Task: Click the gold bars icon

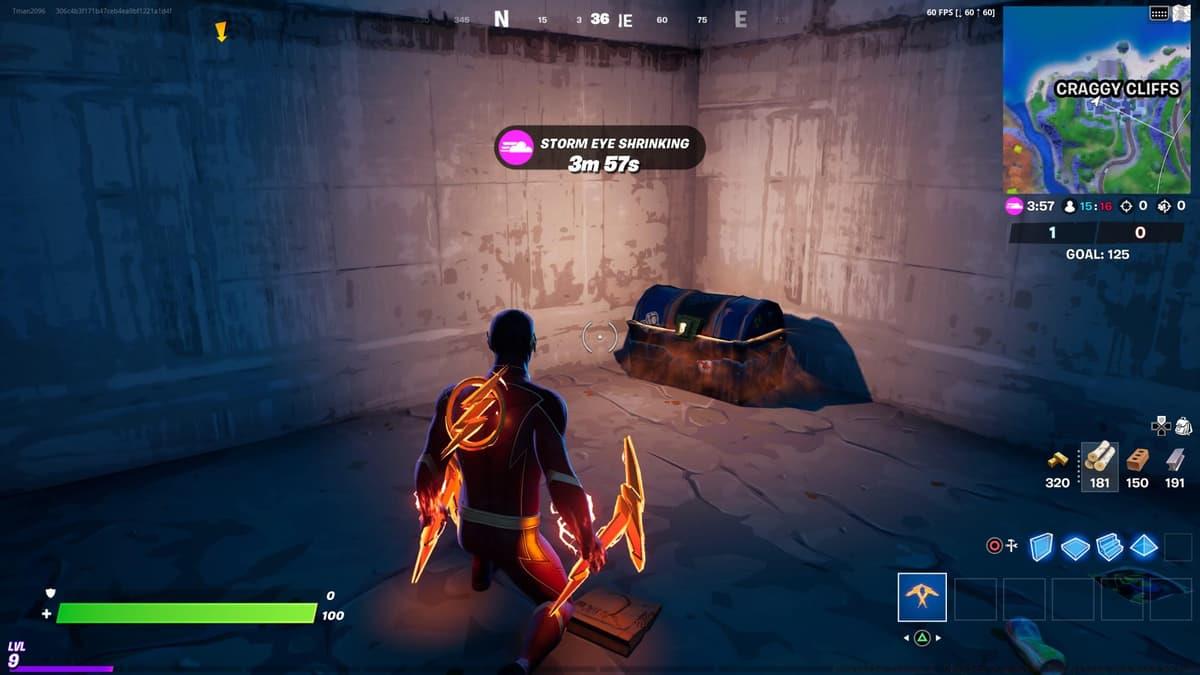Action: pos(1058,460)
